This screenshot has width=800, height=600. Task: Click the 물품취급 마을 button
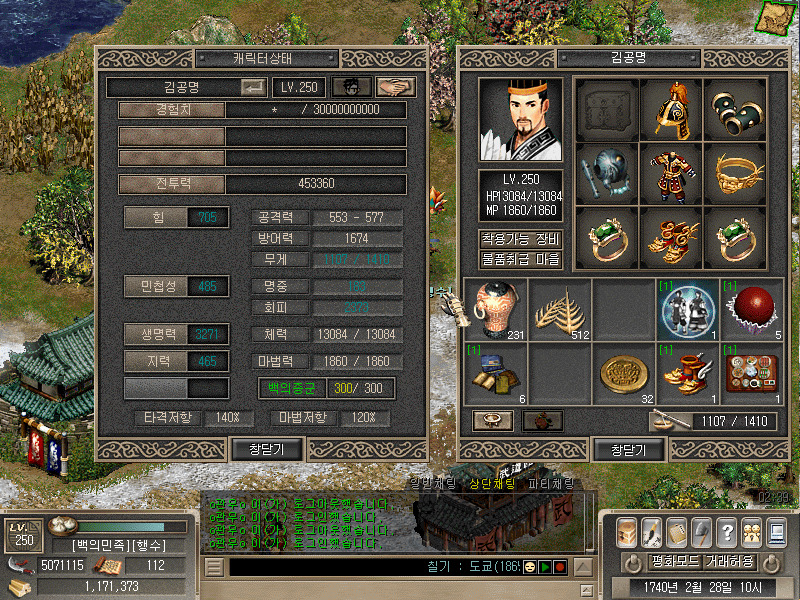click(520, 259)
